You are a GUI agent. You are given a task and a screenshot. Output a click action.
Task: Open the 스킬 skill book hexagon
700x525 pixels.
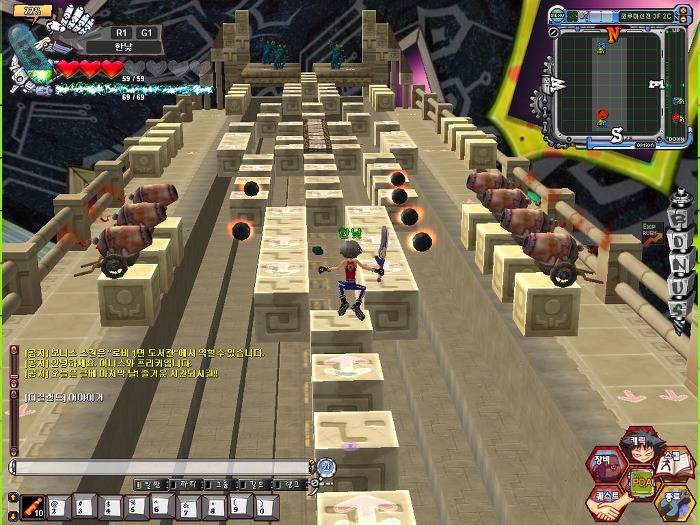tap(672, 462)
